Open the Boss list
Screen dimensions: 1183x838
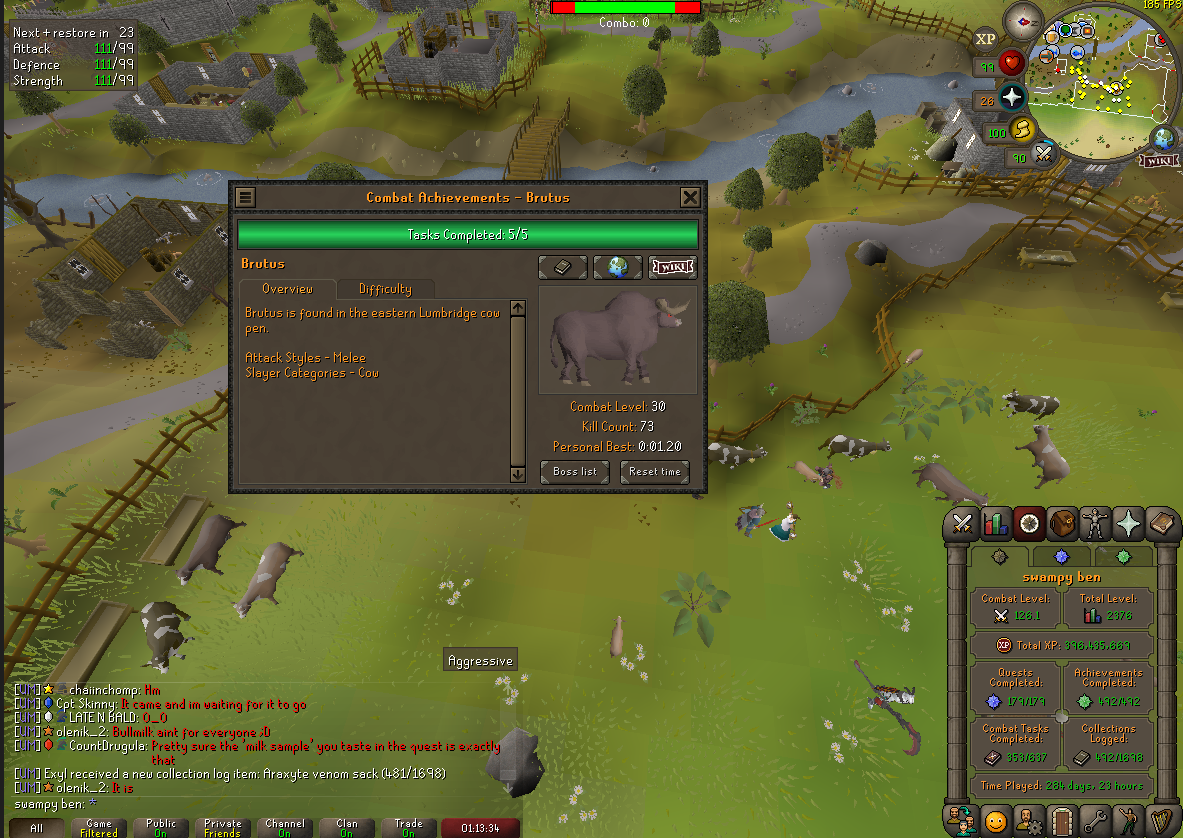tap(575, 472)
